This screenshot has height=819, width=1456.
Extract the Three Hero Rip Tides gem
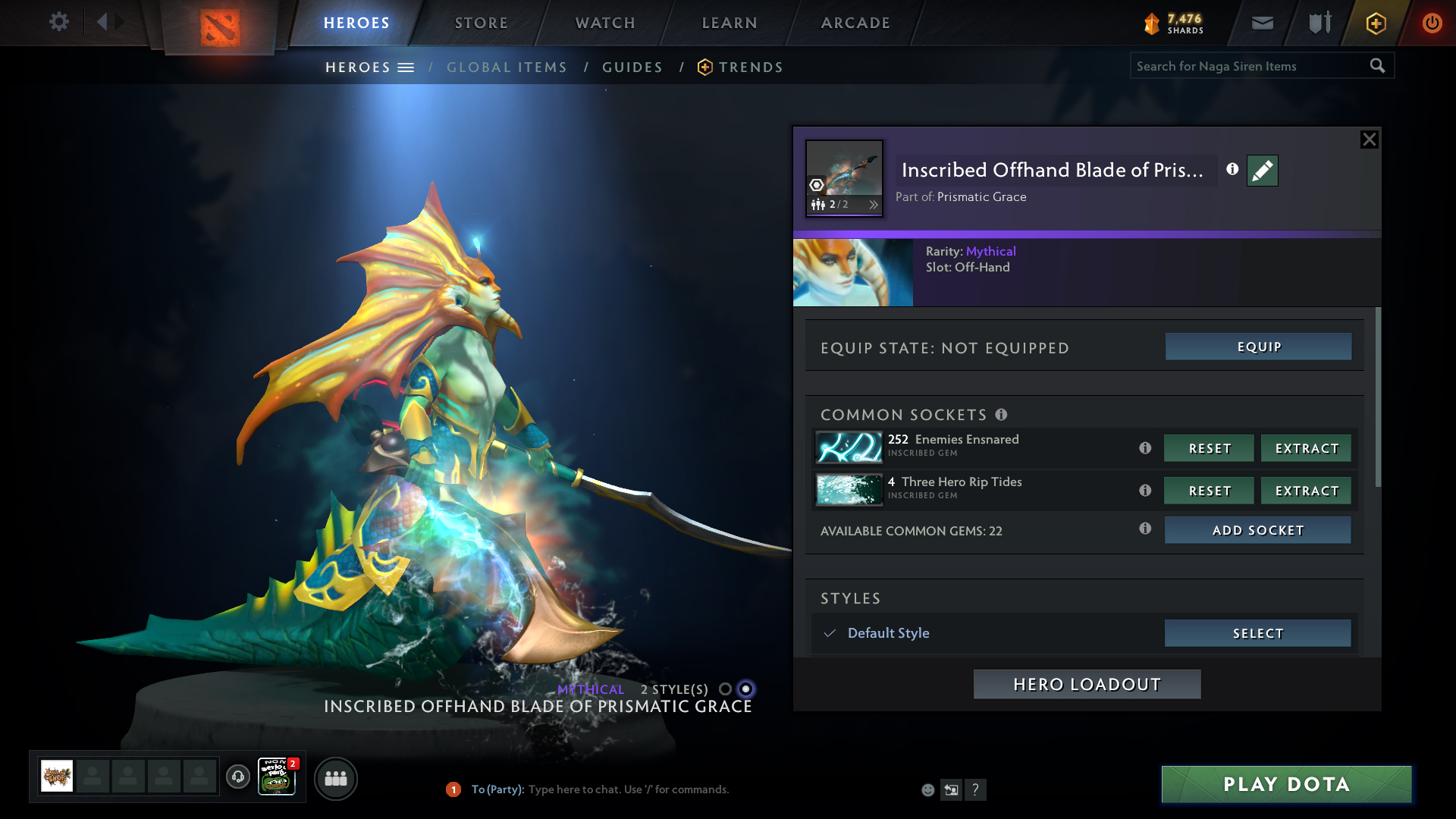coord(1306,491)
